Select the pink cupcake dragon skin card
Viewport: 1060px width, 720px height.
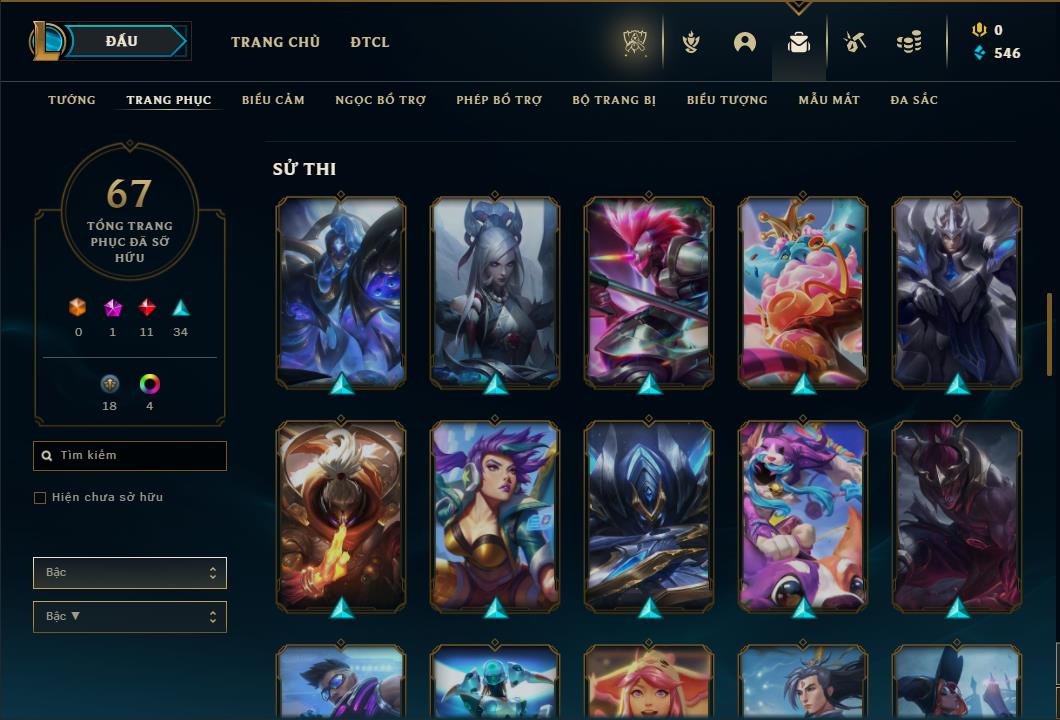803,291
